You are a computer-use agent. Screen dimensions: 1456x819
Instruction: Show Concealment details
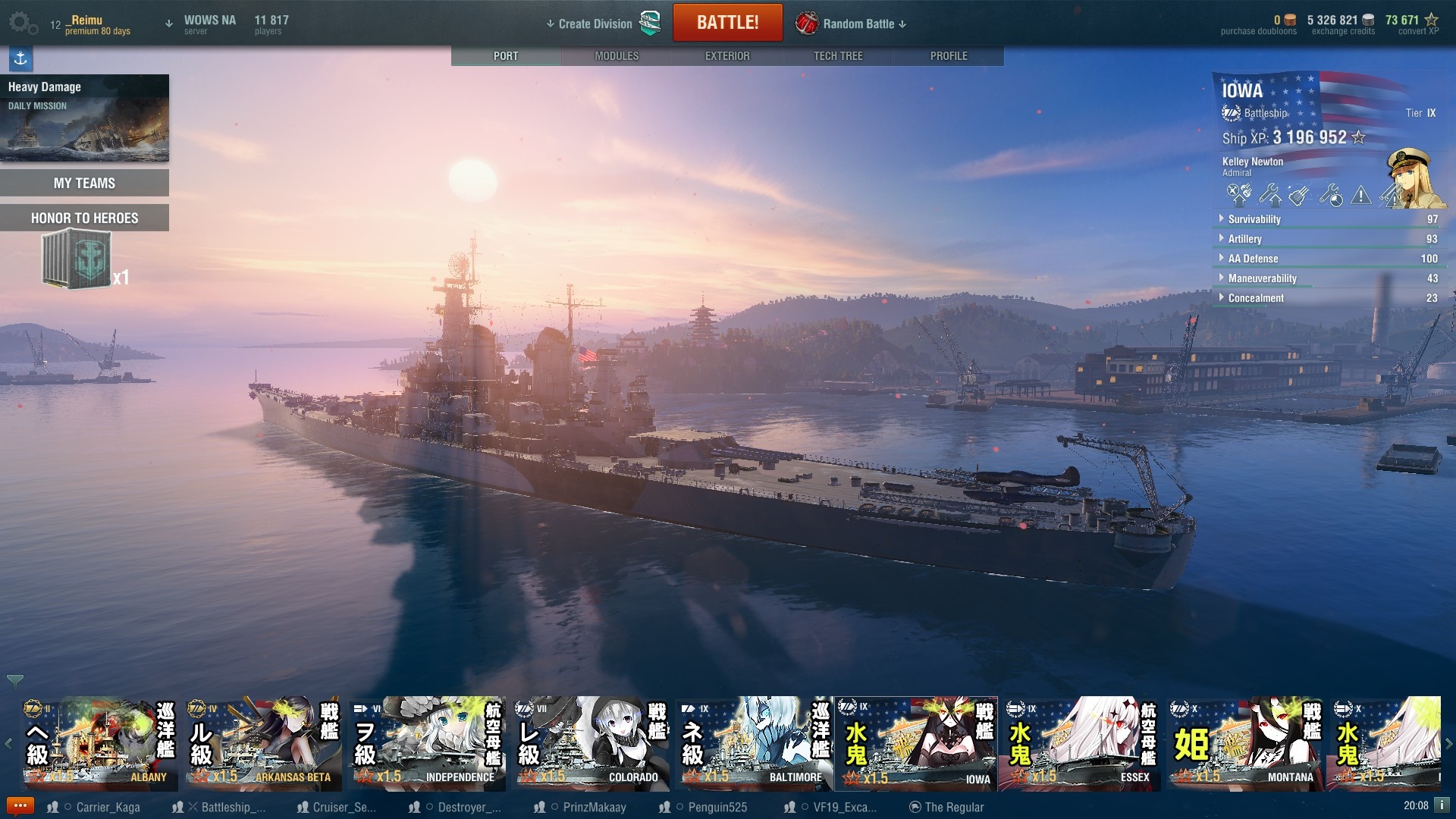1256,298
